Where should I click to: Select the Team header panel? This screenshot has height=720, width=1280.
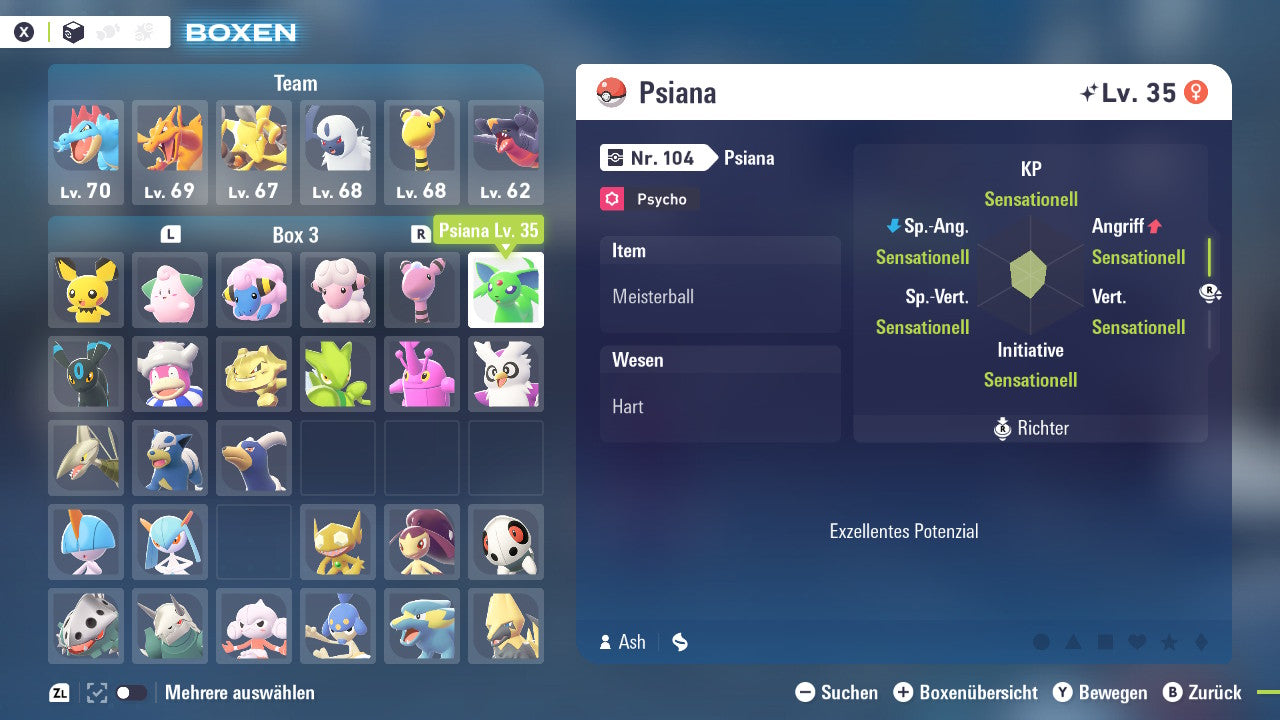coord(295,83)
